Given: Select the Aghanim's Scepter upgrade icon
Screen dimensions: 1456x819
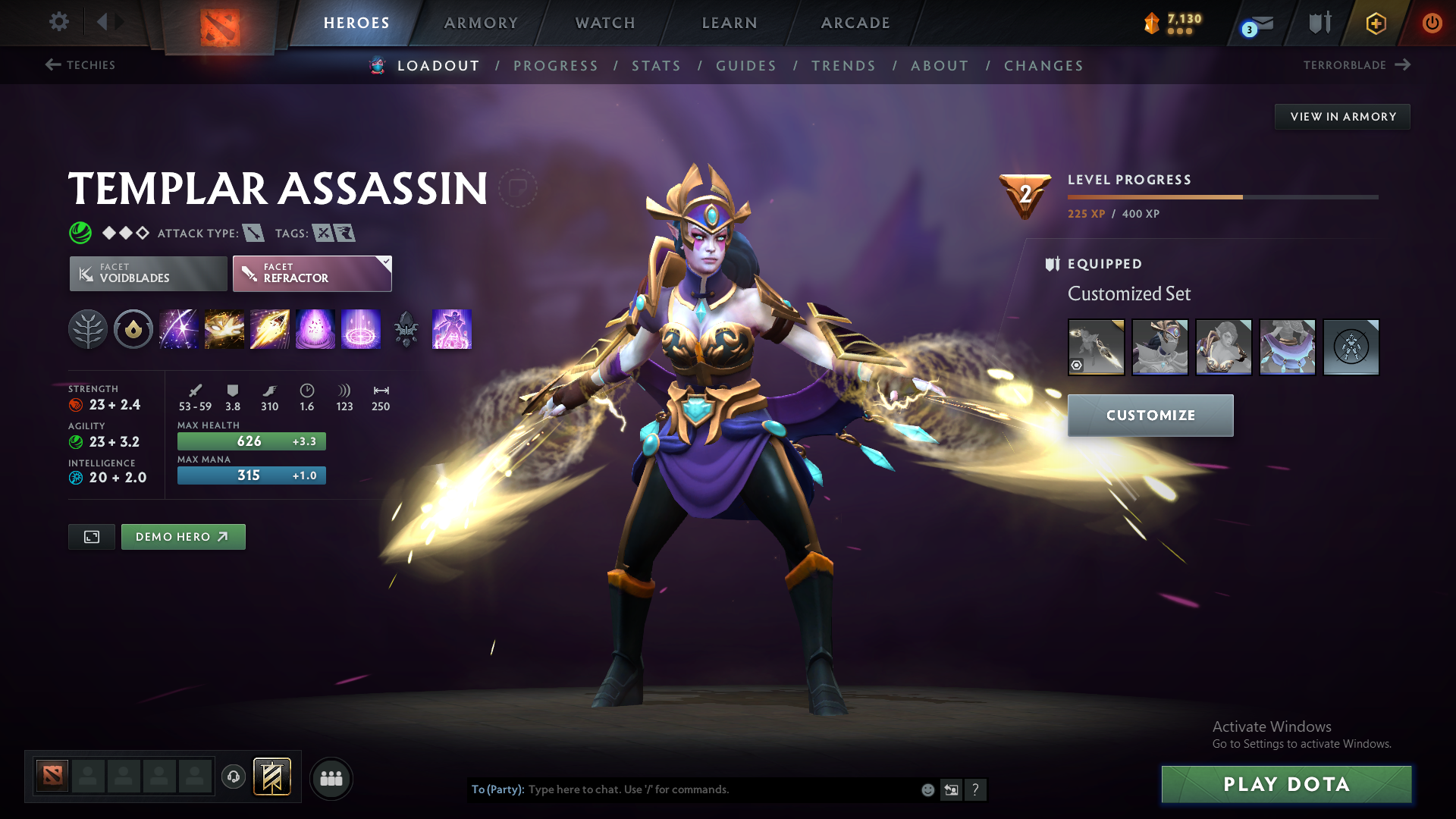Looking at the screenshot, I should tap(406, 329).
